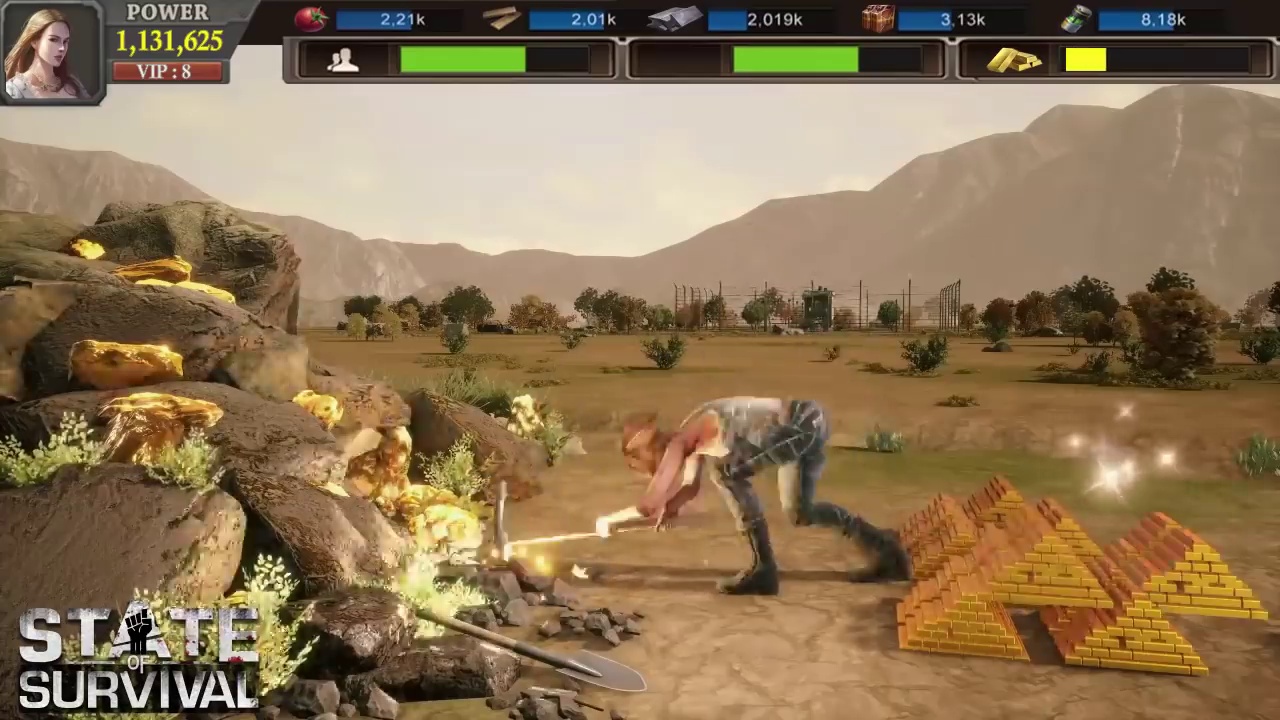
Task: Tap the supply crate resource icon
Action: 877,17
